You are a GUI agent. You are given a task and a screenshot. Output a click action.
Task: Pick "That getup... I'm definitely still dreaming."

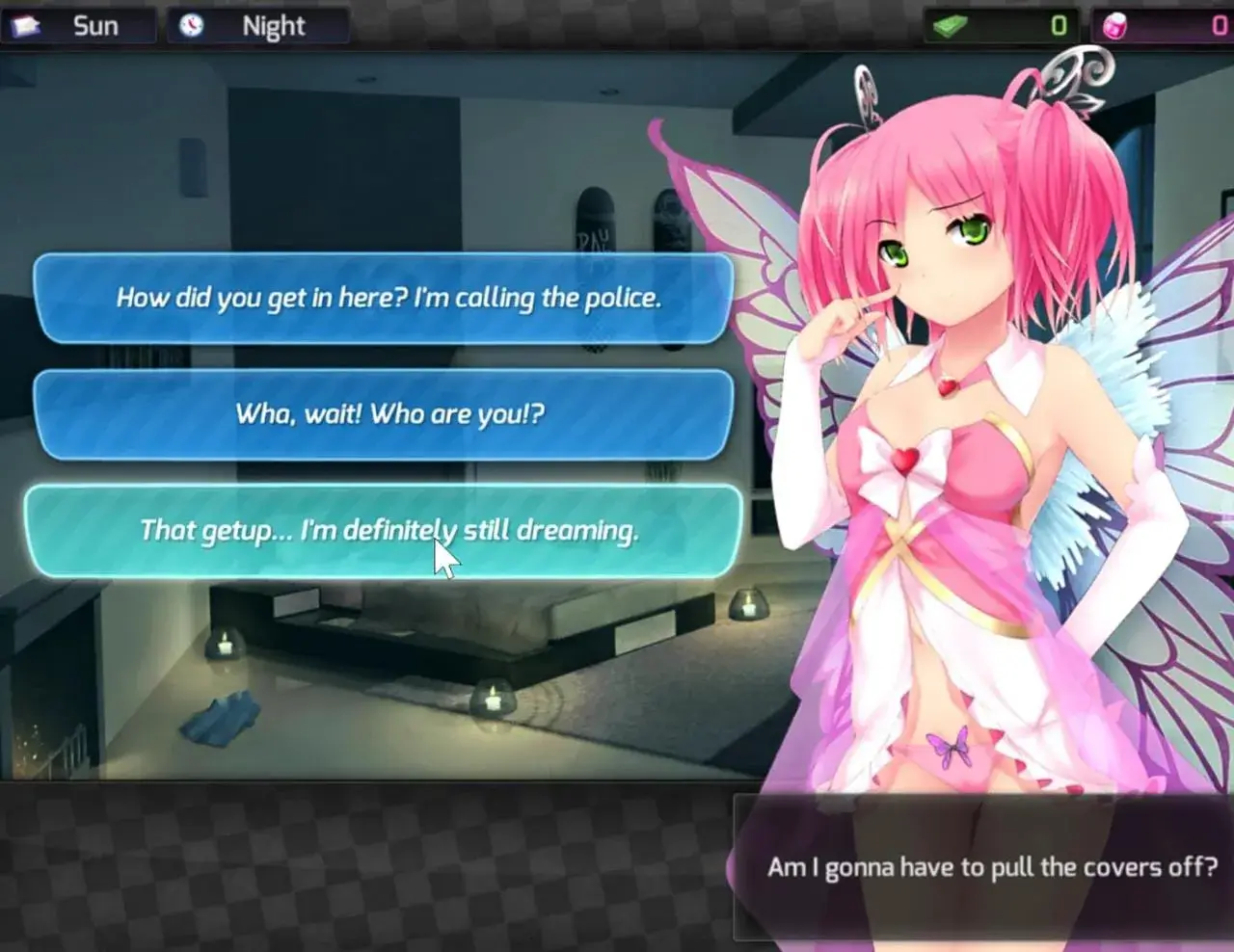click(x=386, y=530)
